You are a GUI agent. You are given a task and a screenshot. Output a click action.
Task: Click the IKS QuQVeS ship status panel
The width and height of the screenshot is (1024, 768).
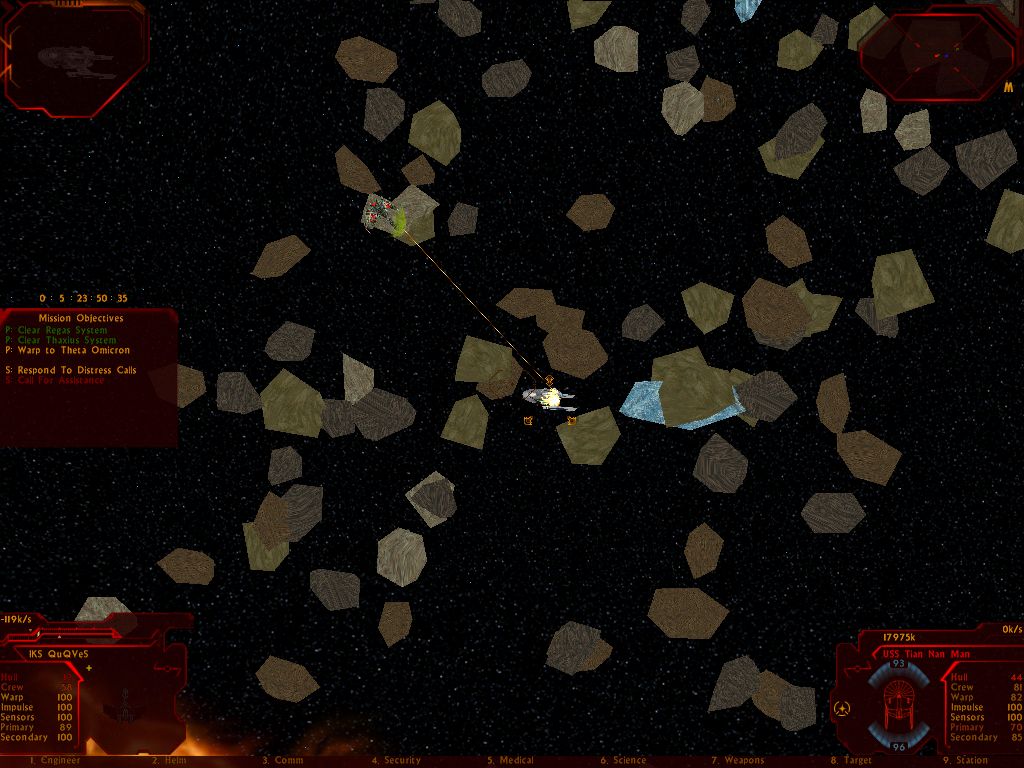(90, 700)
